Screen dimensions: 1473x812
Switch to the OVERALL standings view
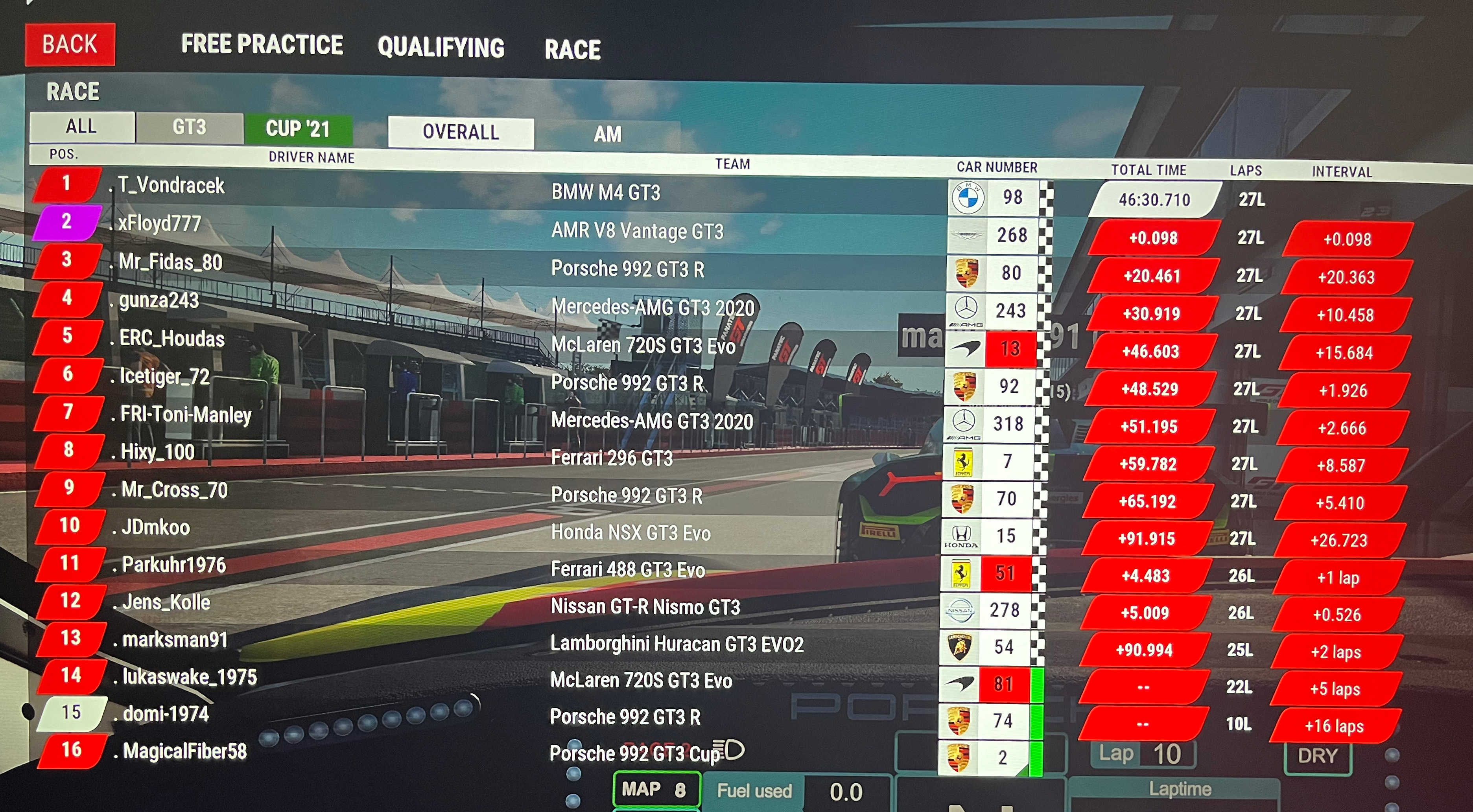460,133
